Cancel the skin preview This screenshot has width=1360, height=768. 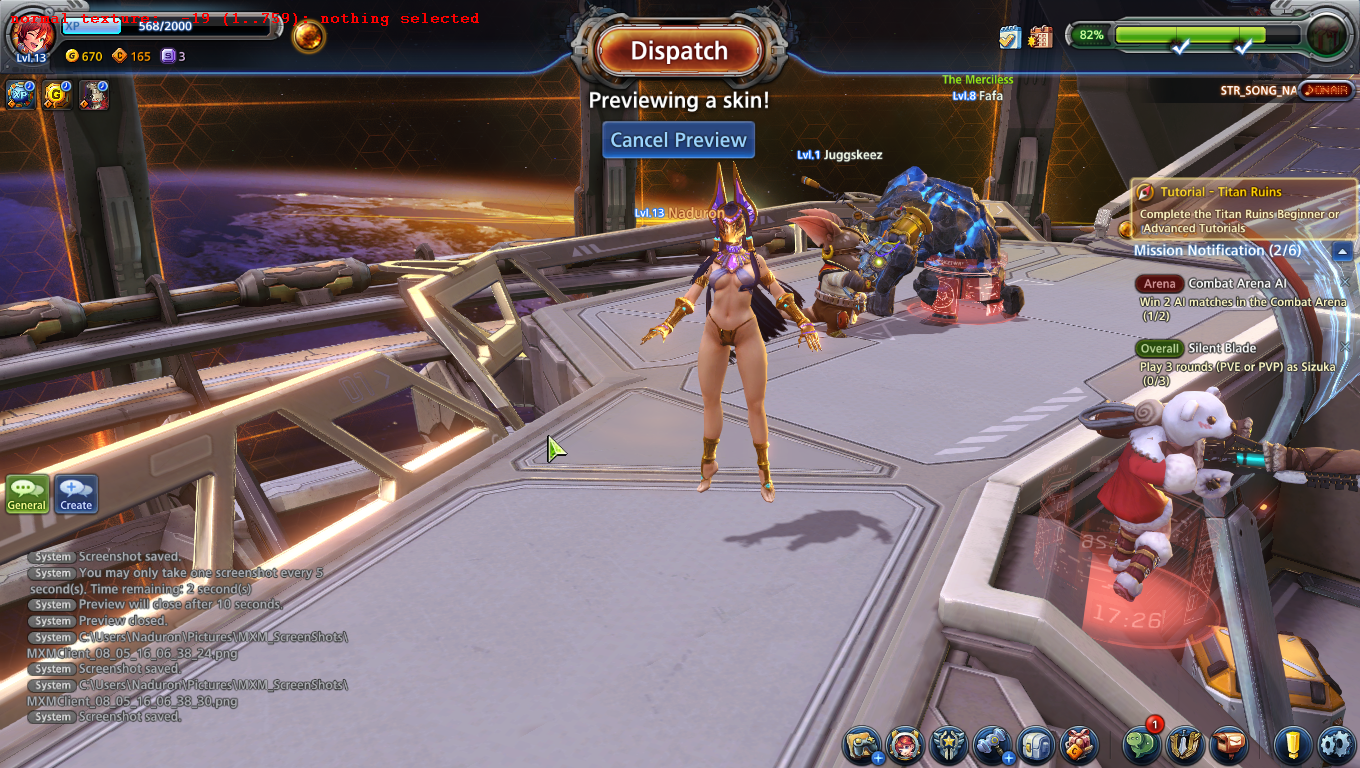click(x=678, y=140)
